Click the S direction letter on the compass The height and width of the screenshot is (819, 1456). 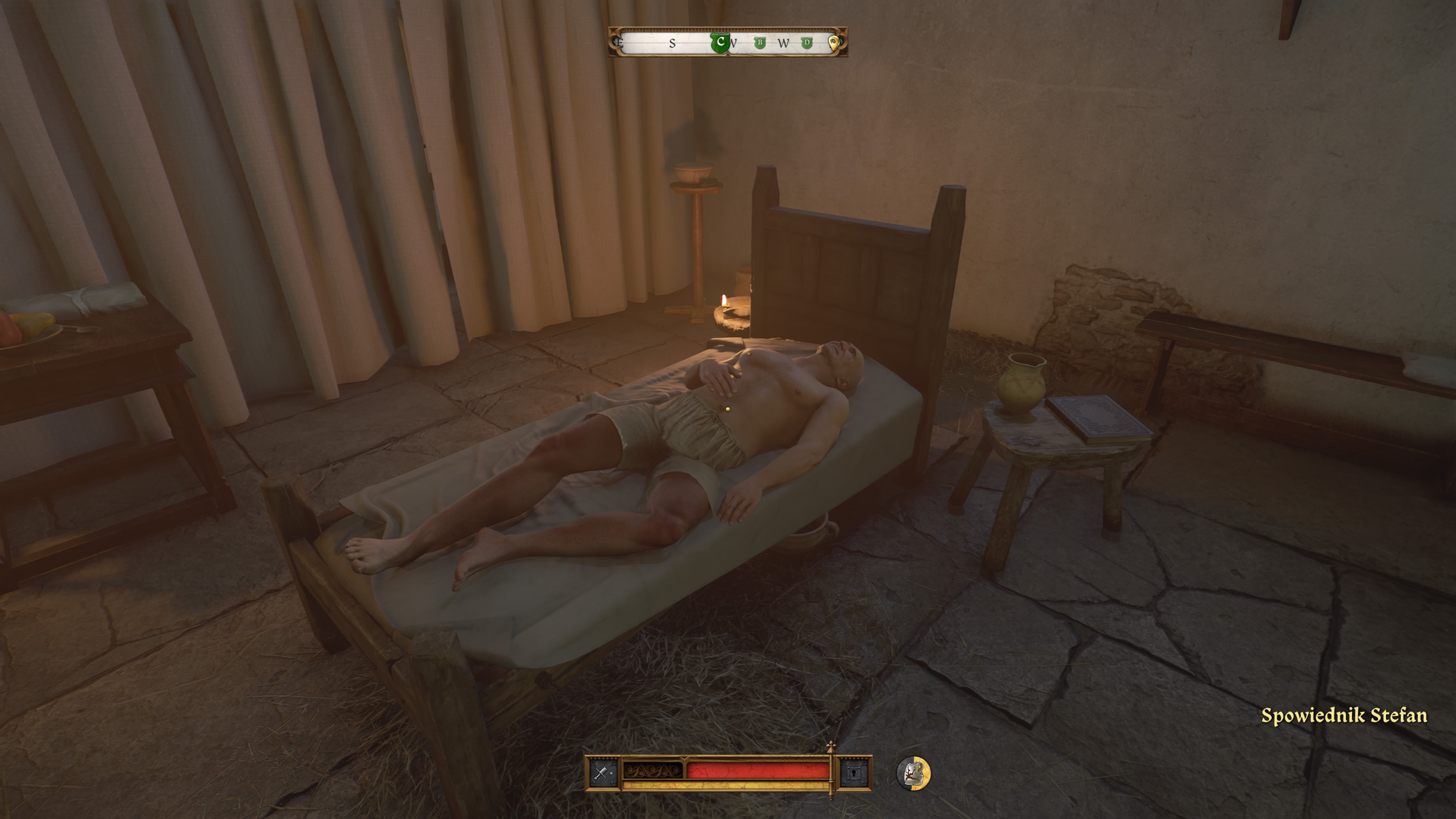[673, 43]
